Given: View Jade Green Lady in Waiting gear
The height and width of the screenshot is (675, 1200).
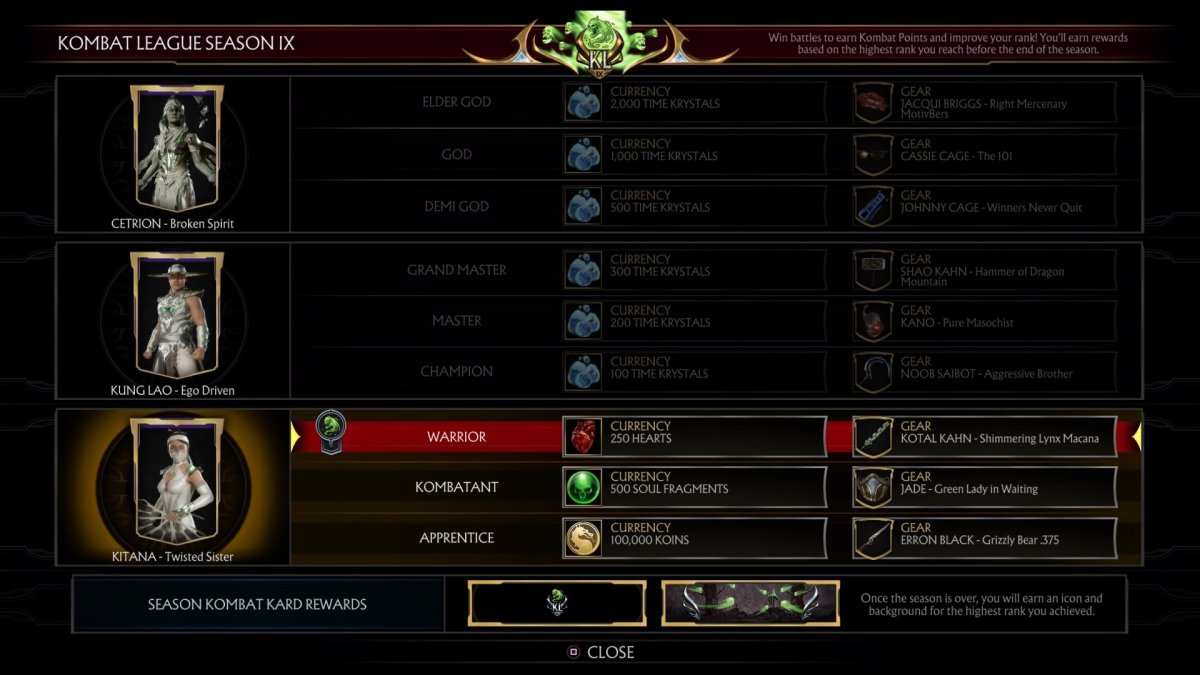Looking at the screenshot, I should 985,488.
